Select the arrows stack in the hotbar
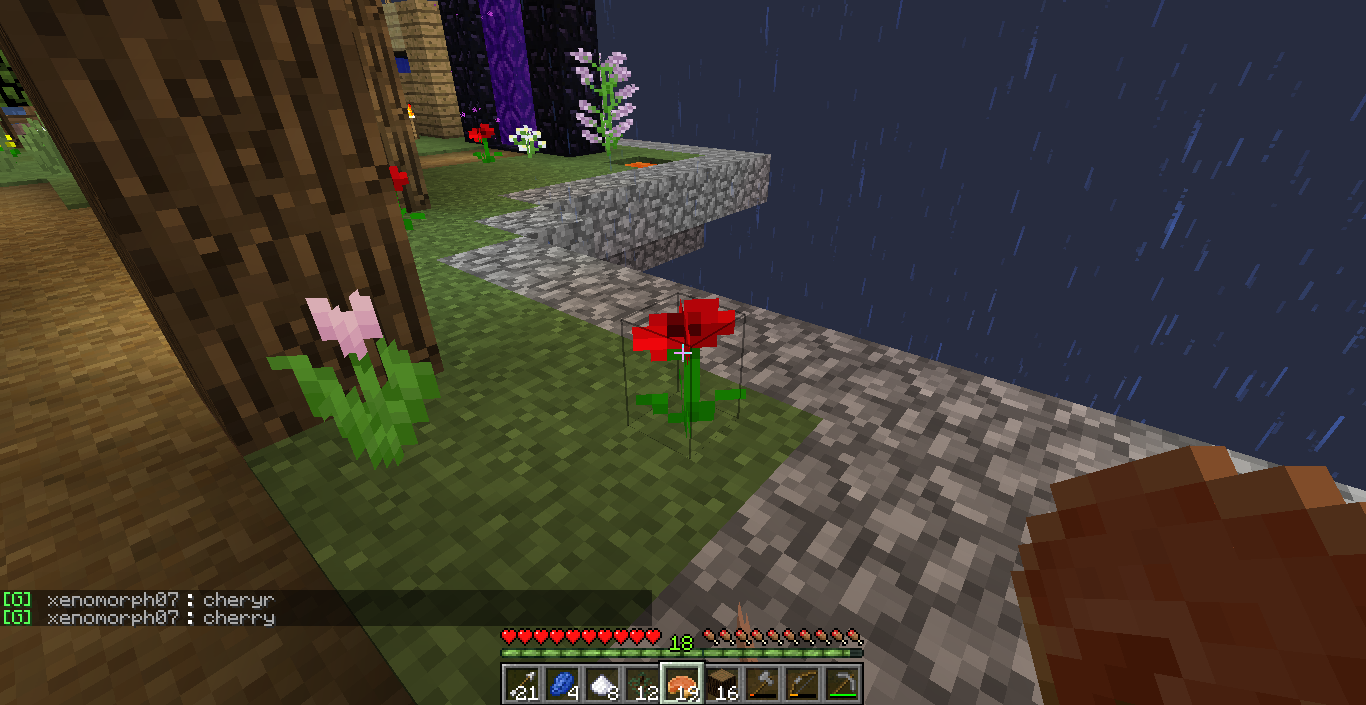This screenshot has width=1366, height=705. point(522,684)
